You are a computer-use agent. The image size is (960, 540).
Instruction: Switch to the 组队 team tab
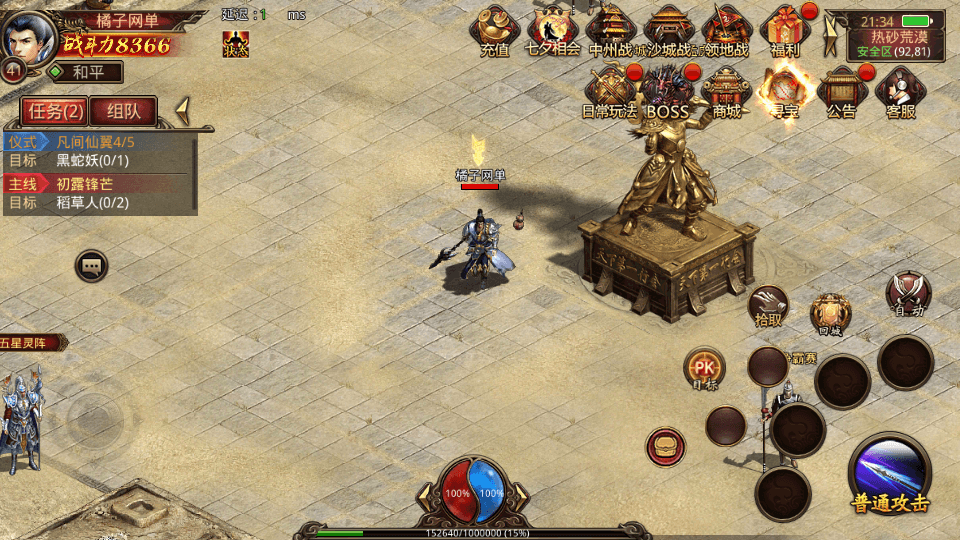pos(131,110)
